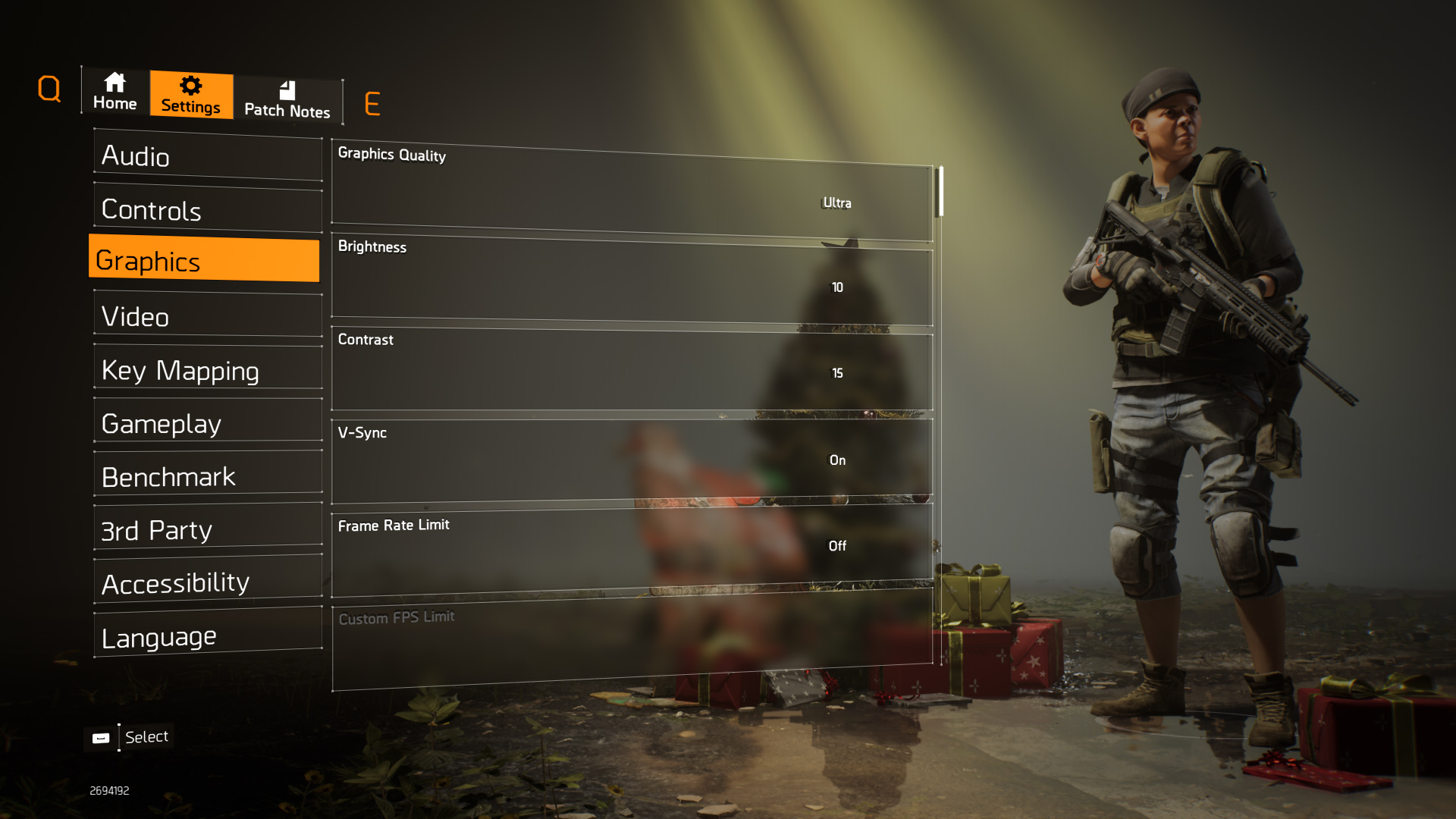The height and width of the screenshot is (819, 1456).
Task: Show the Key Mapping options
Action: coord(208,369)
